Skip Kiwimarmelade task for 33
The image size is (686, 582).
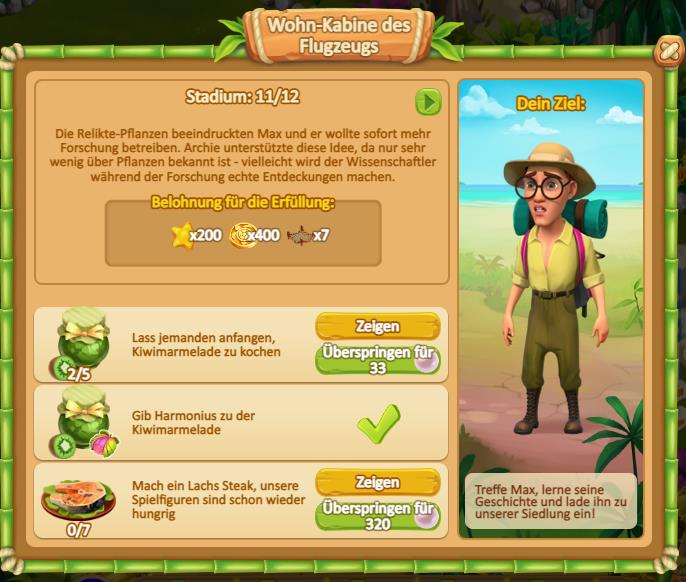click(x=377, y=360)
